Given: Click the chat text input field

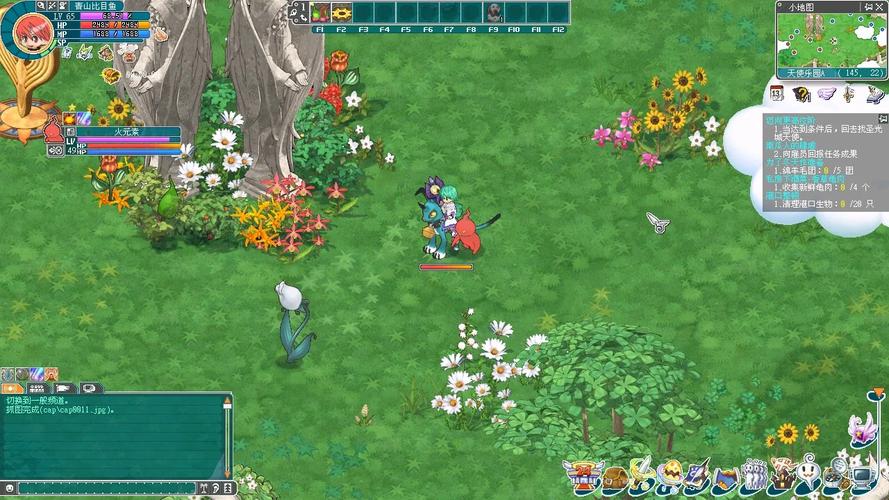Looking at the screenshot, I should click(110, 489).
